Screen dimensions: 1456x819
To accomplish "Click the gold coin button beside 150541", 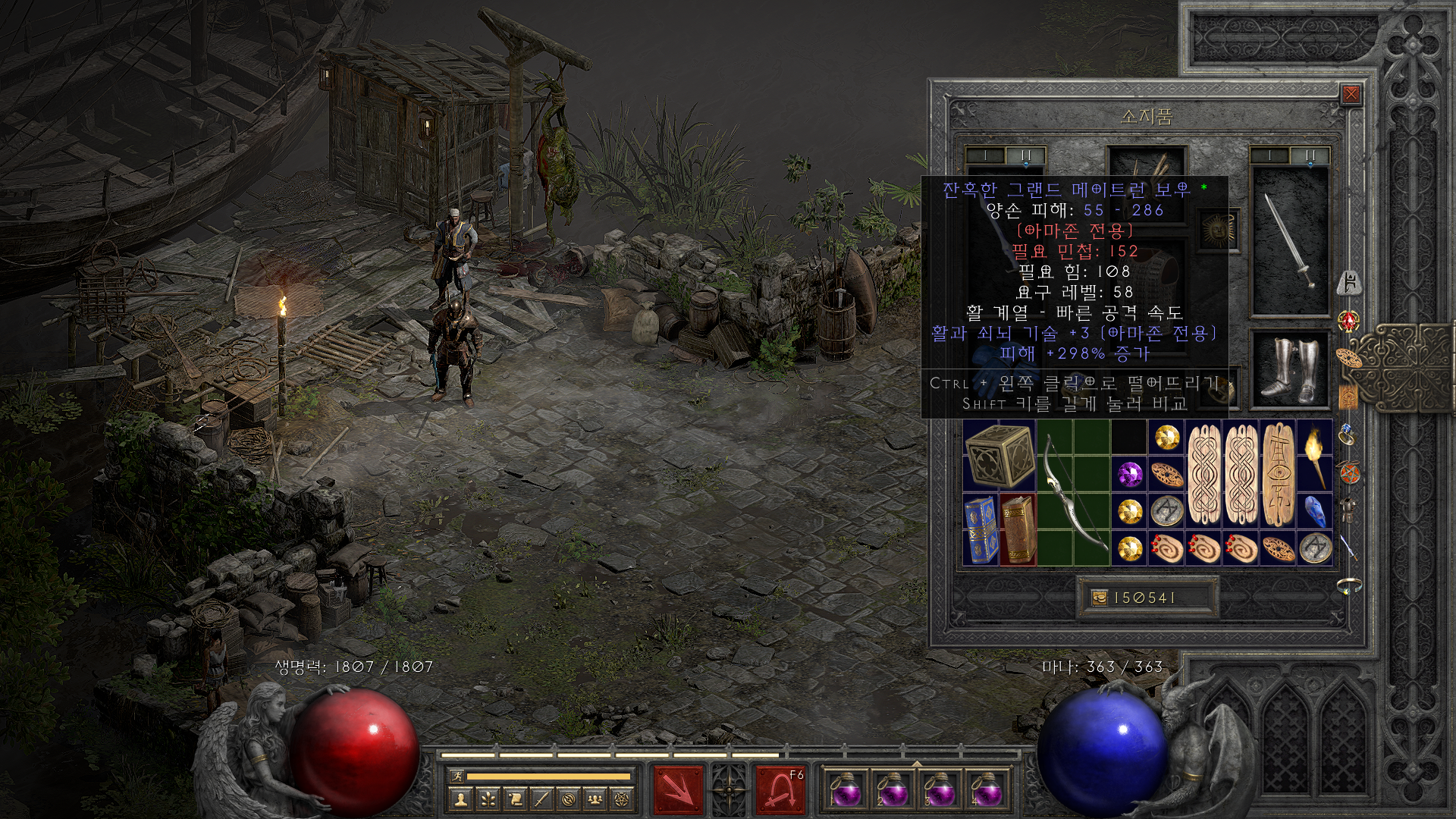I will [x=1099, y=598].
